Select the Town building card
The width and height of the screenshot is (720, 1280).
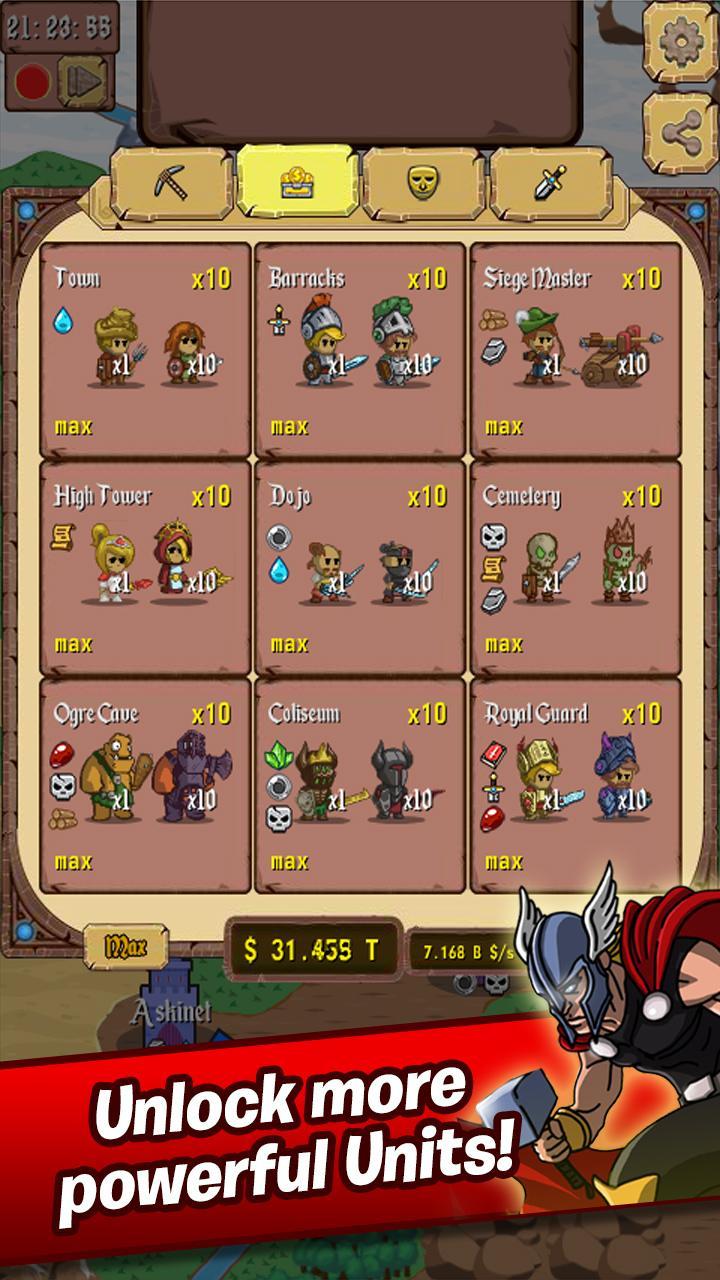pyautogui.click(x=145, y=350)
